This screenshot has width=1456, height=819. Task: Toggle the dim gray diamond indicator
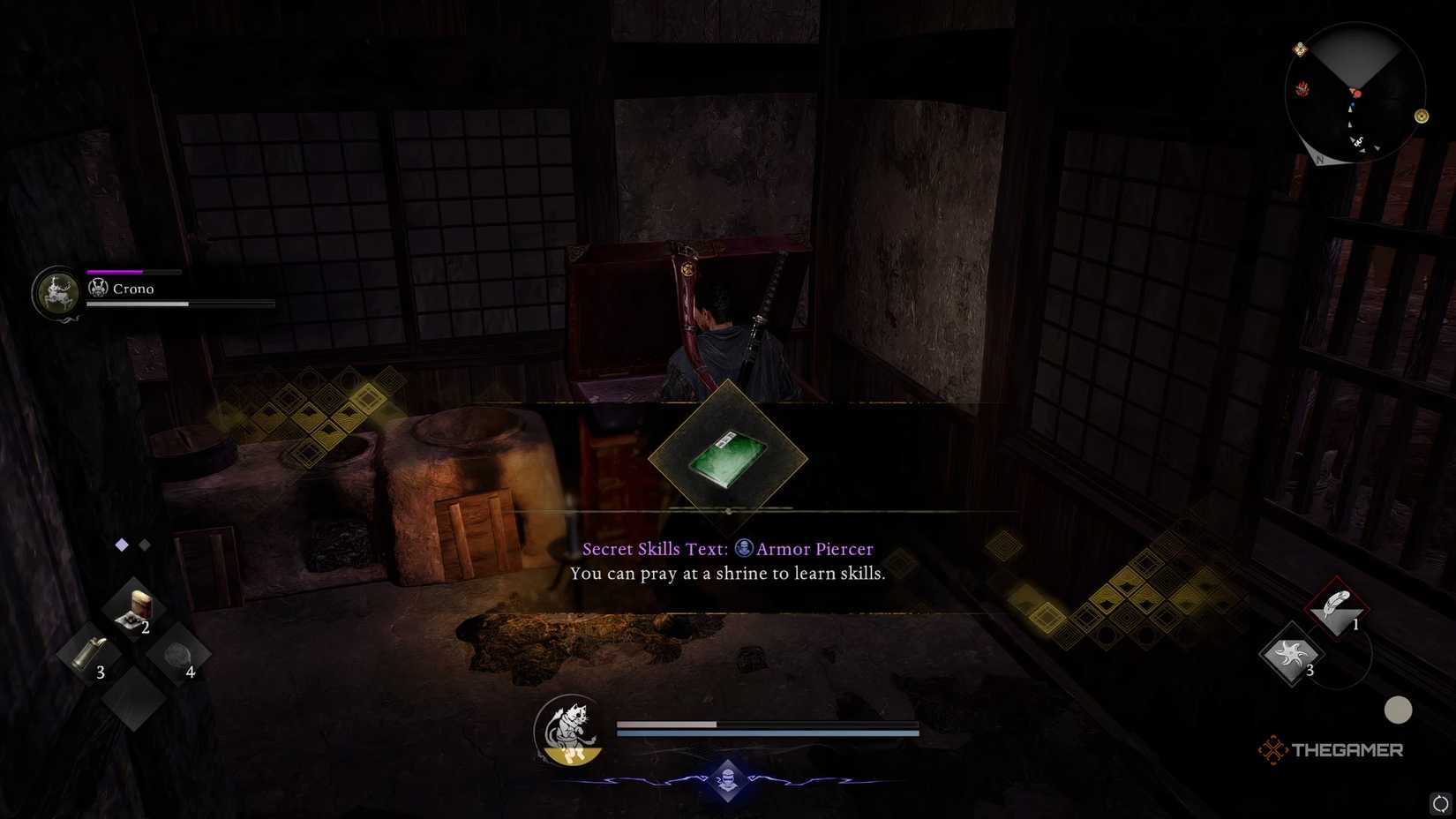point(144,545)
